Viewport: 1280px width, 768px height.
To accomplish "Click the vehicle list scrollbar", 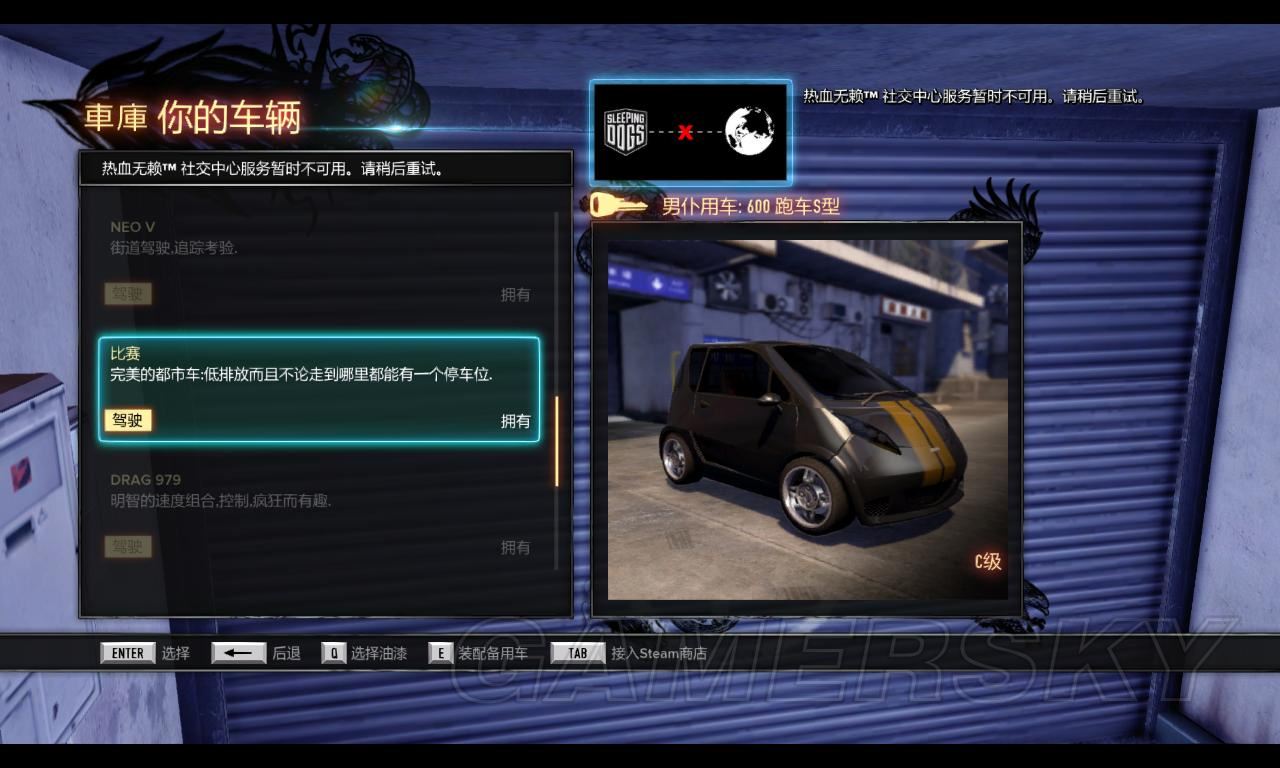I will pos(557,440).
